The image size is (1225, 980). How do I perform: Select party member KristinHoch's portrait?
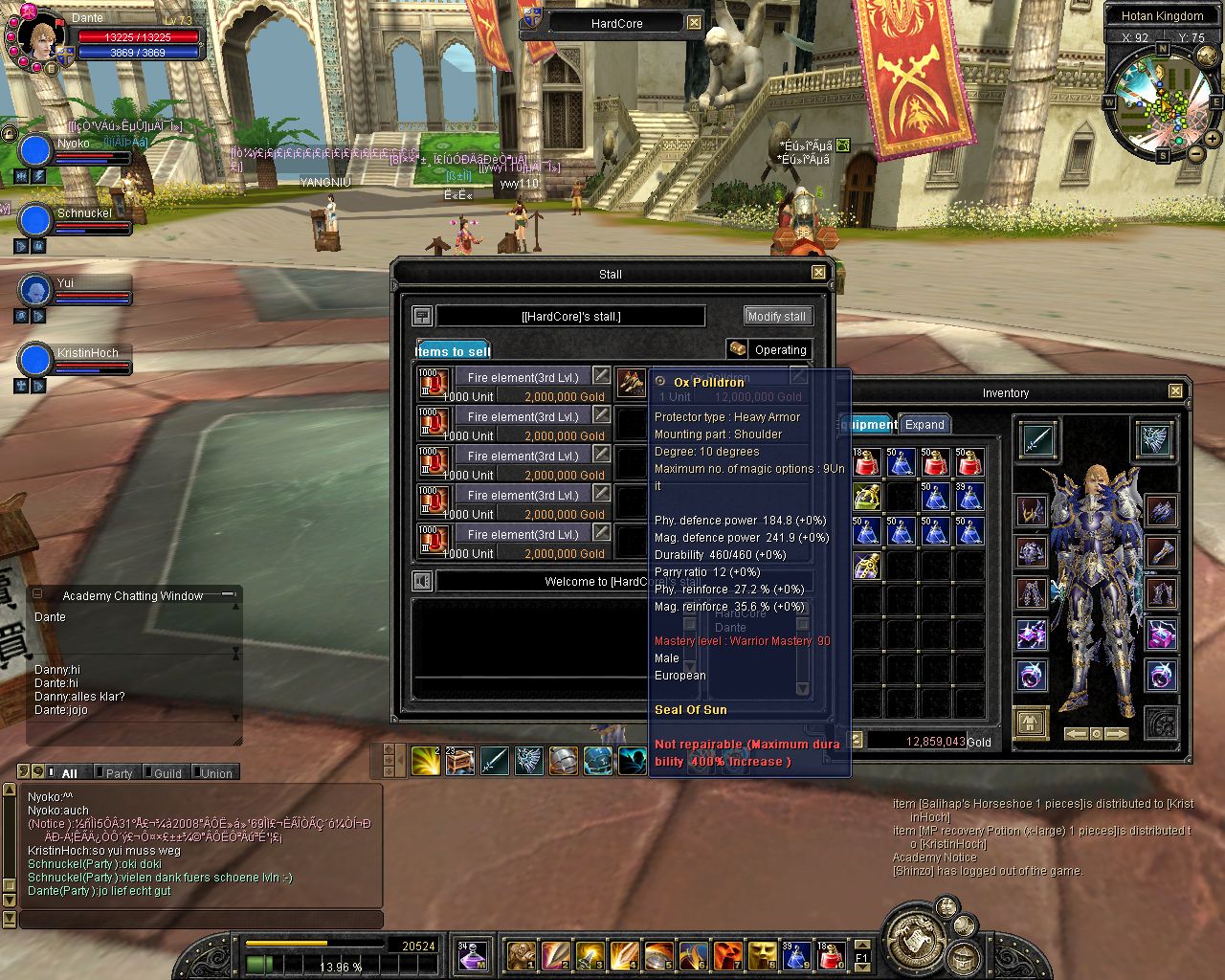pyautogui.click(x=35, y=361)
